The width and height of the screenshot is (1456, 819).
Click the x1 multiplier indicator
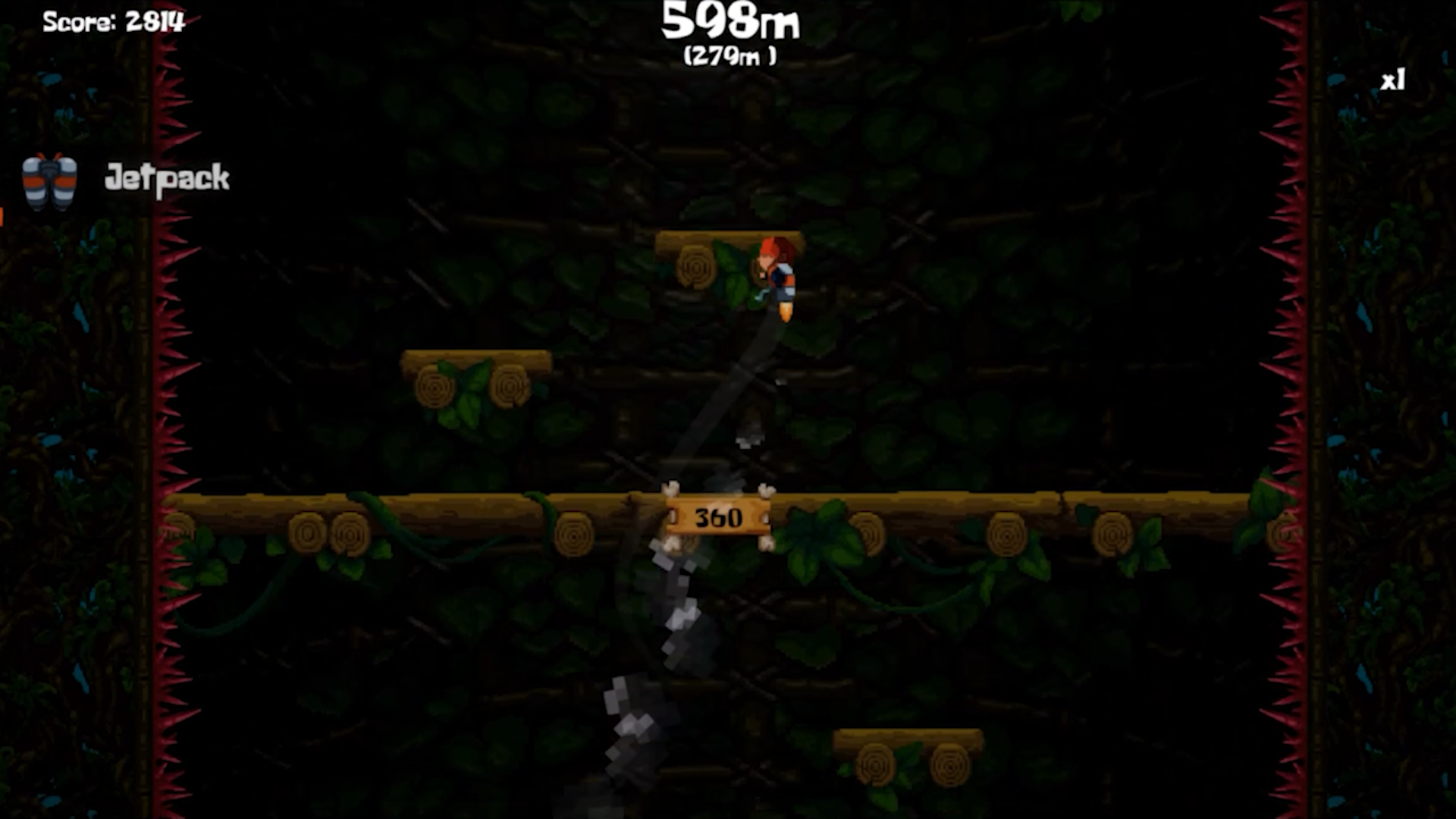point(1395,78)
